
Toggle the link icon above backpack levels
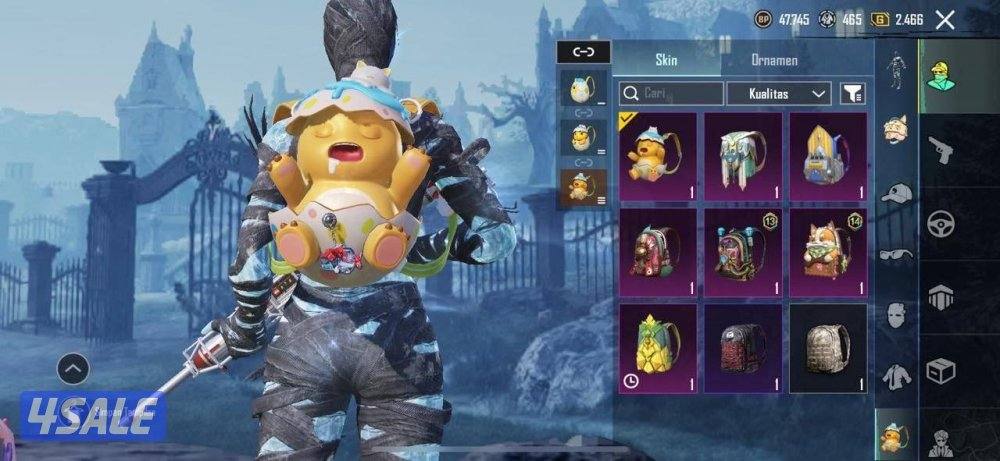[582, 53]
